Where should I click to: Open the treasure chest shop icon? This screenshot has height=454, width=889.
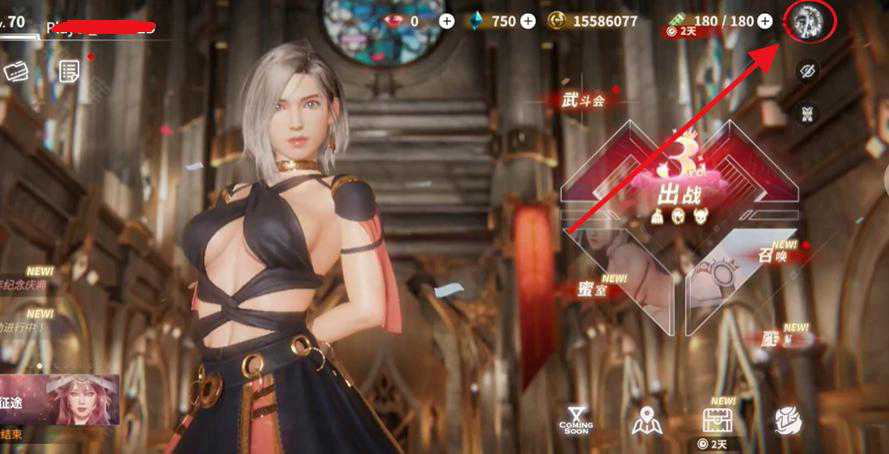tap(718, 420)
